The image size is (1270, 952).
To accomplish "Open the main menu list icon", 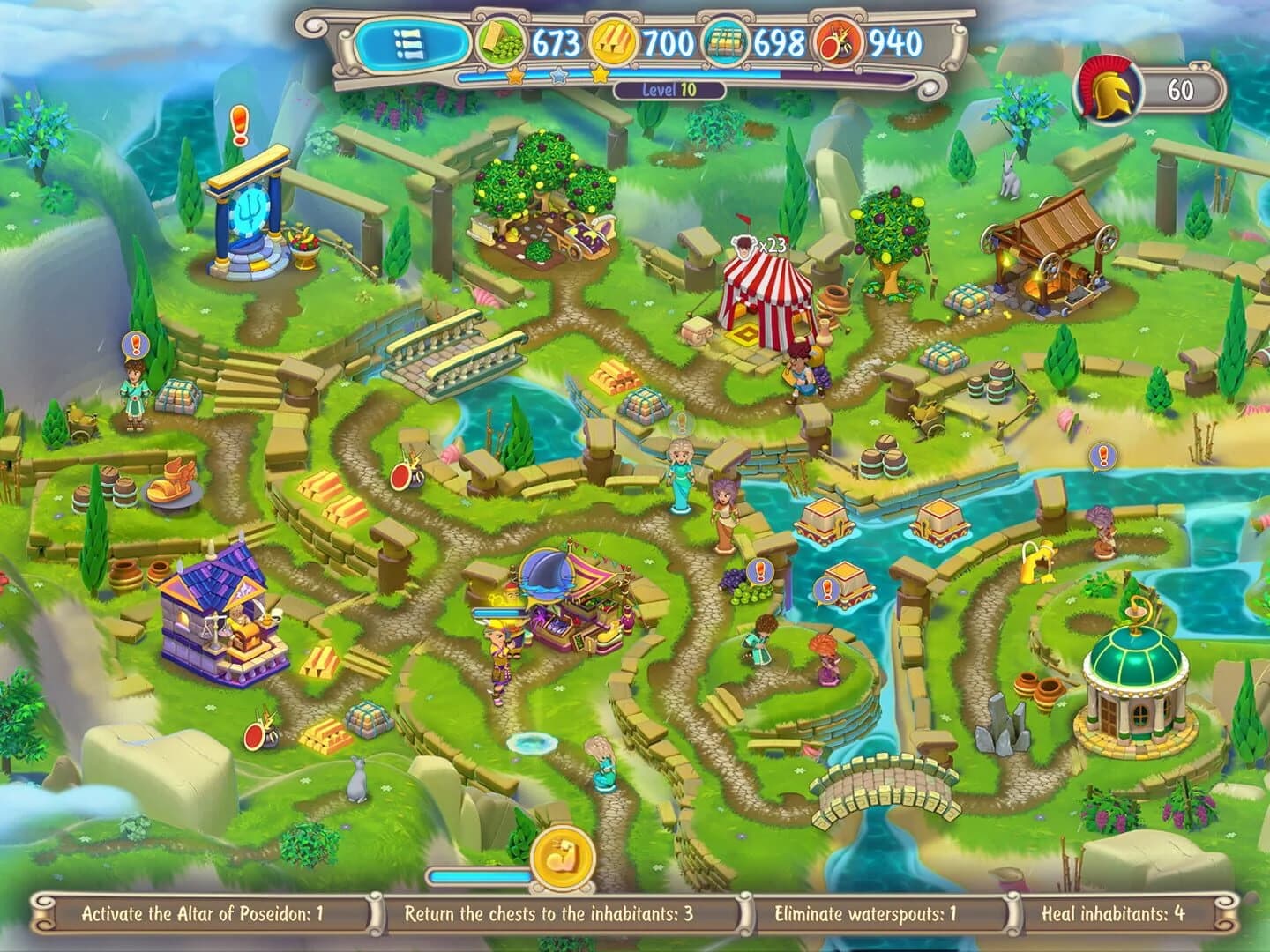I will click(407, 41).
